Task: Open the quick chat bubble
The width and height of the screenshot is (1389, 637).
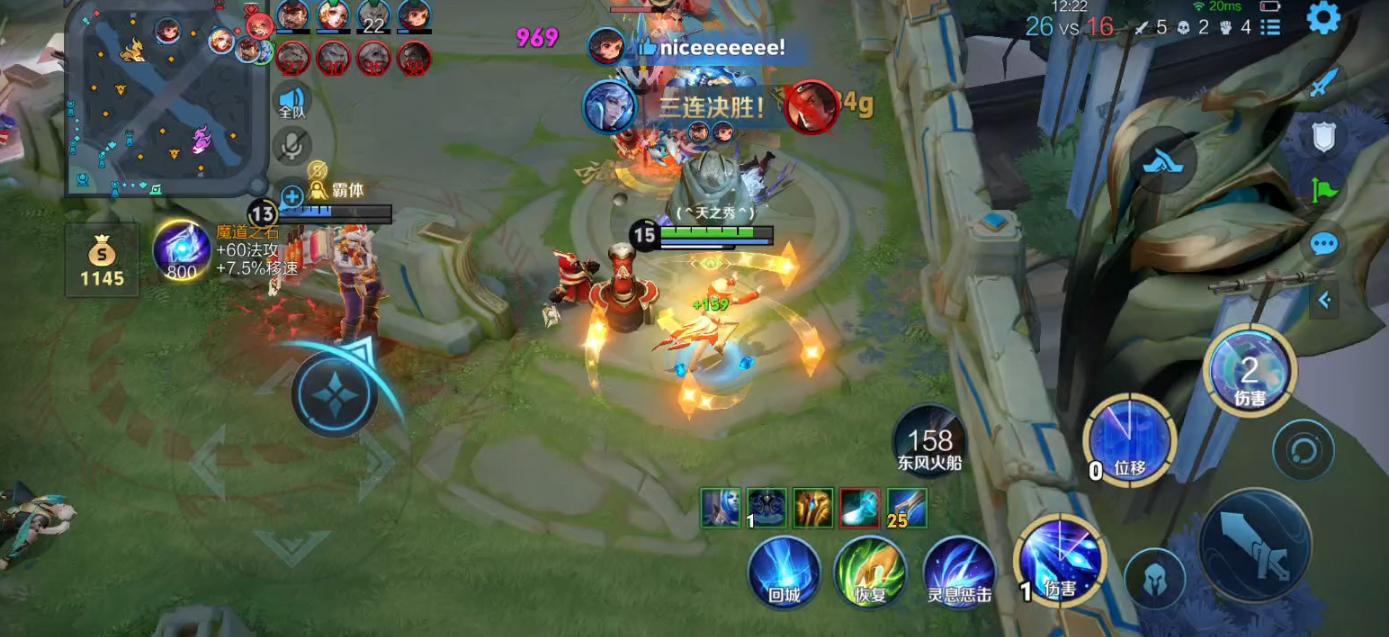Action: [1324, 243]
